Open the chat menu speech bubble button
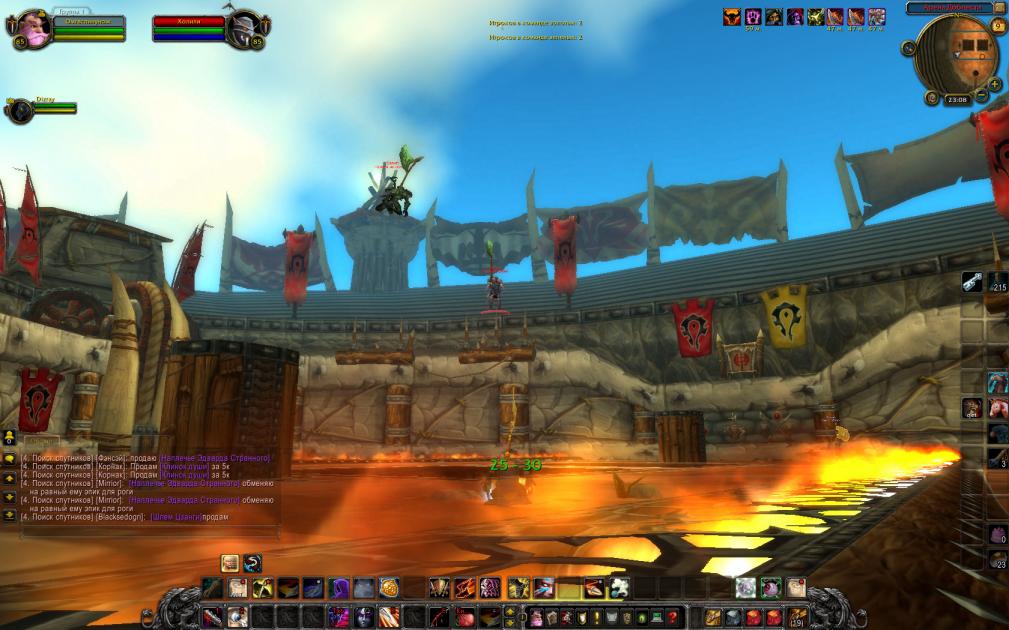The image size is (1009, 630). [9, 458]
